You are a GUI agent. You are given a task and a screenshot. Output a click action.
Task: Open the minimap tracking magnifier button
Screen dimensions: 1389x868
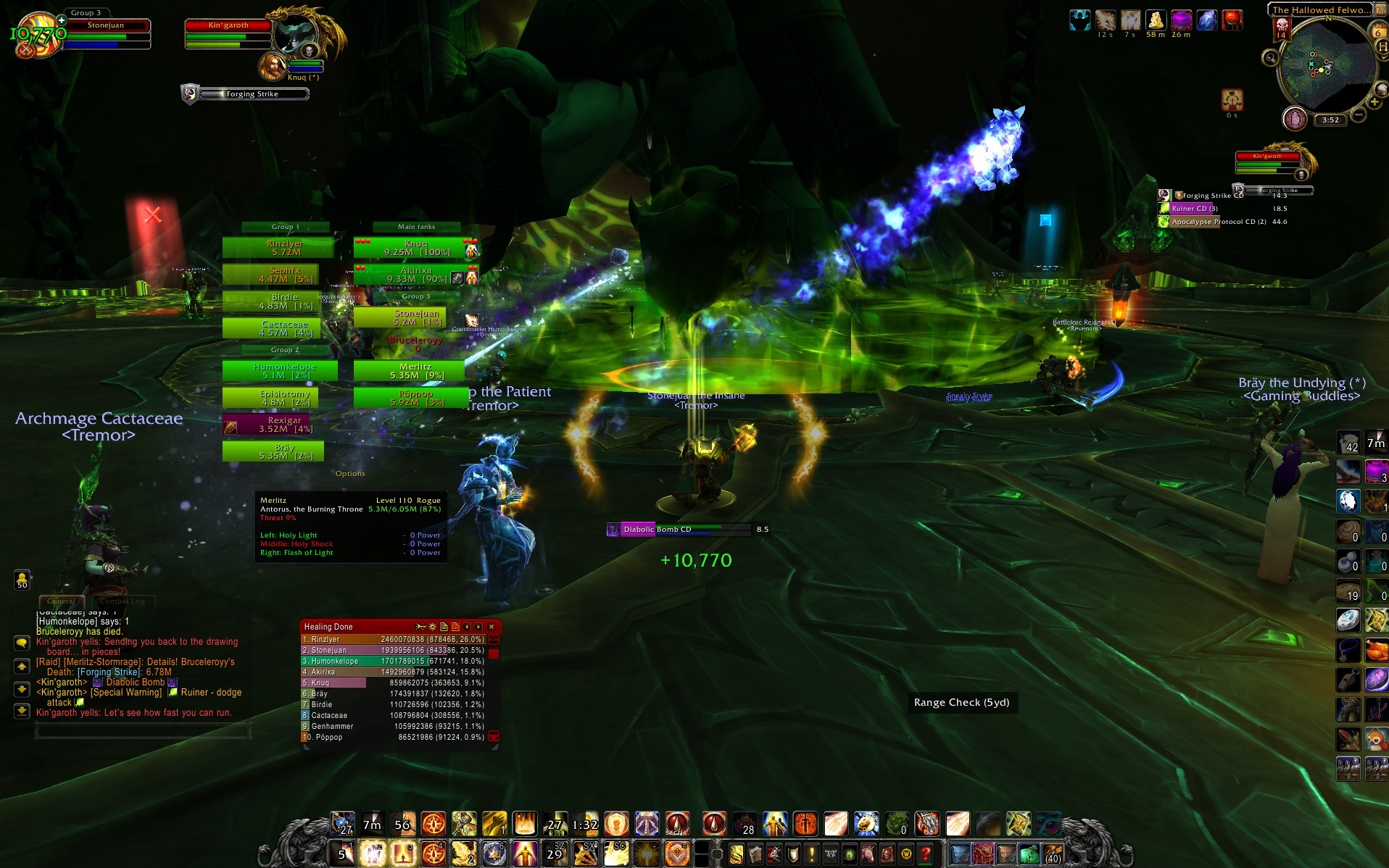click(1270, 57)
